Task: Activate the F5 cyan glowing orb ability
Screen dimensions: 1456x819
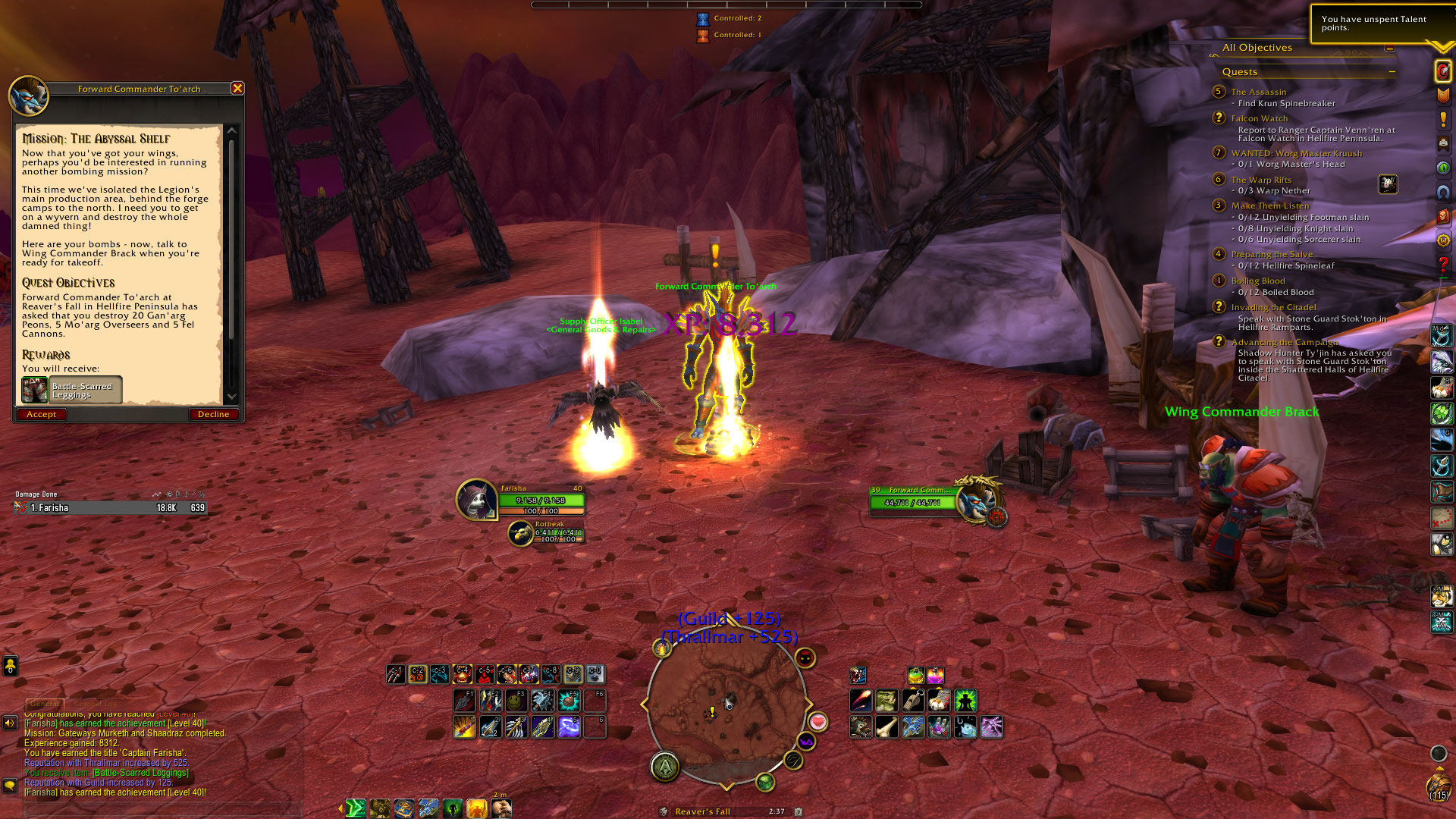Action: [x=569, y=700]
